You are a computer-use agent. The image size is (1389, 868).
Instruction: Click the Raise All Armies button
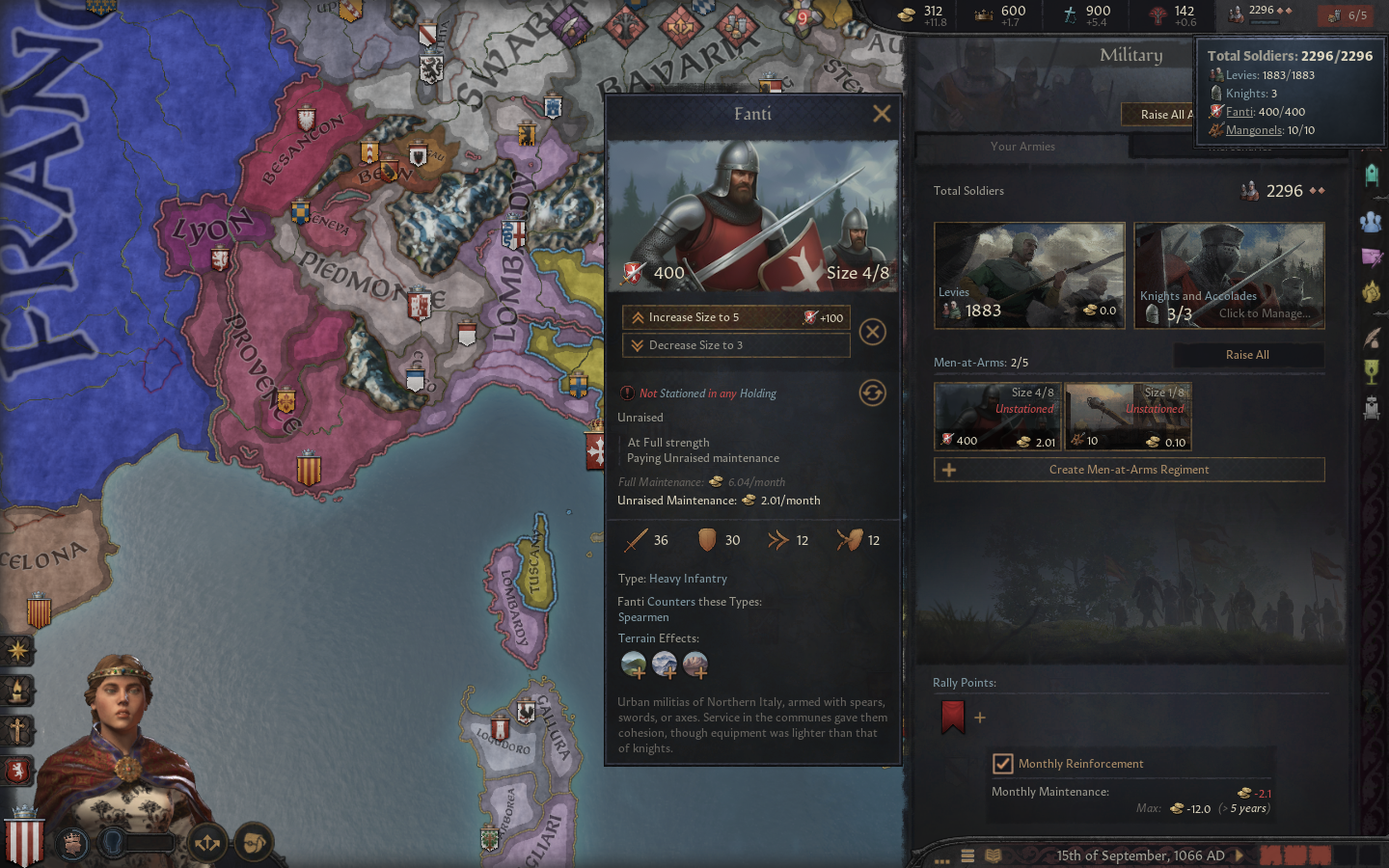click(x=1160, y=115)
